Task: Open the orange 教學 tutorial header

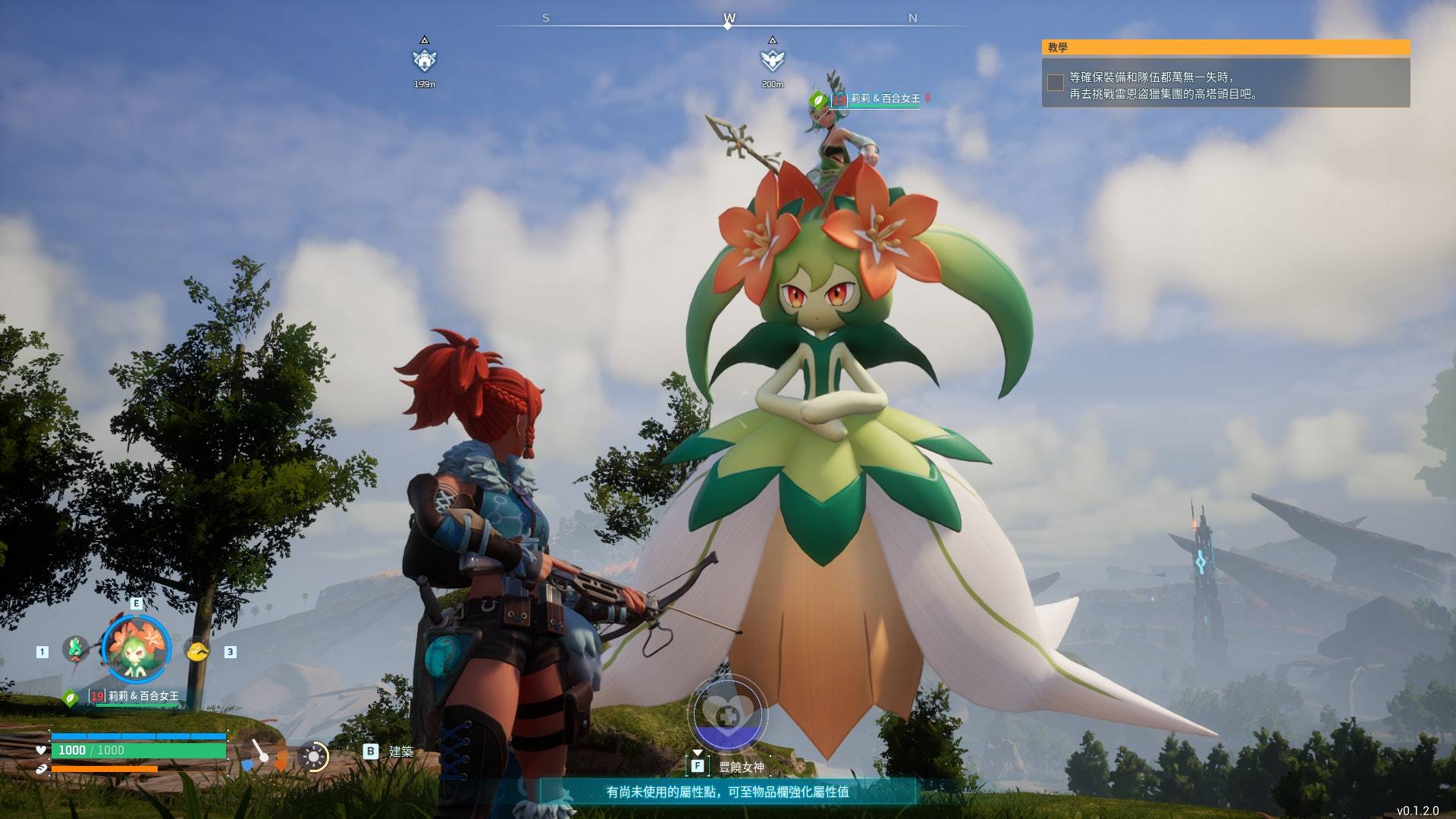Action: (x=1225, y=48)
